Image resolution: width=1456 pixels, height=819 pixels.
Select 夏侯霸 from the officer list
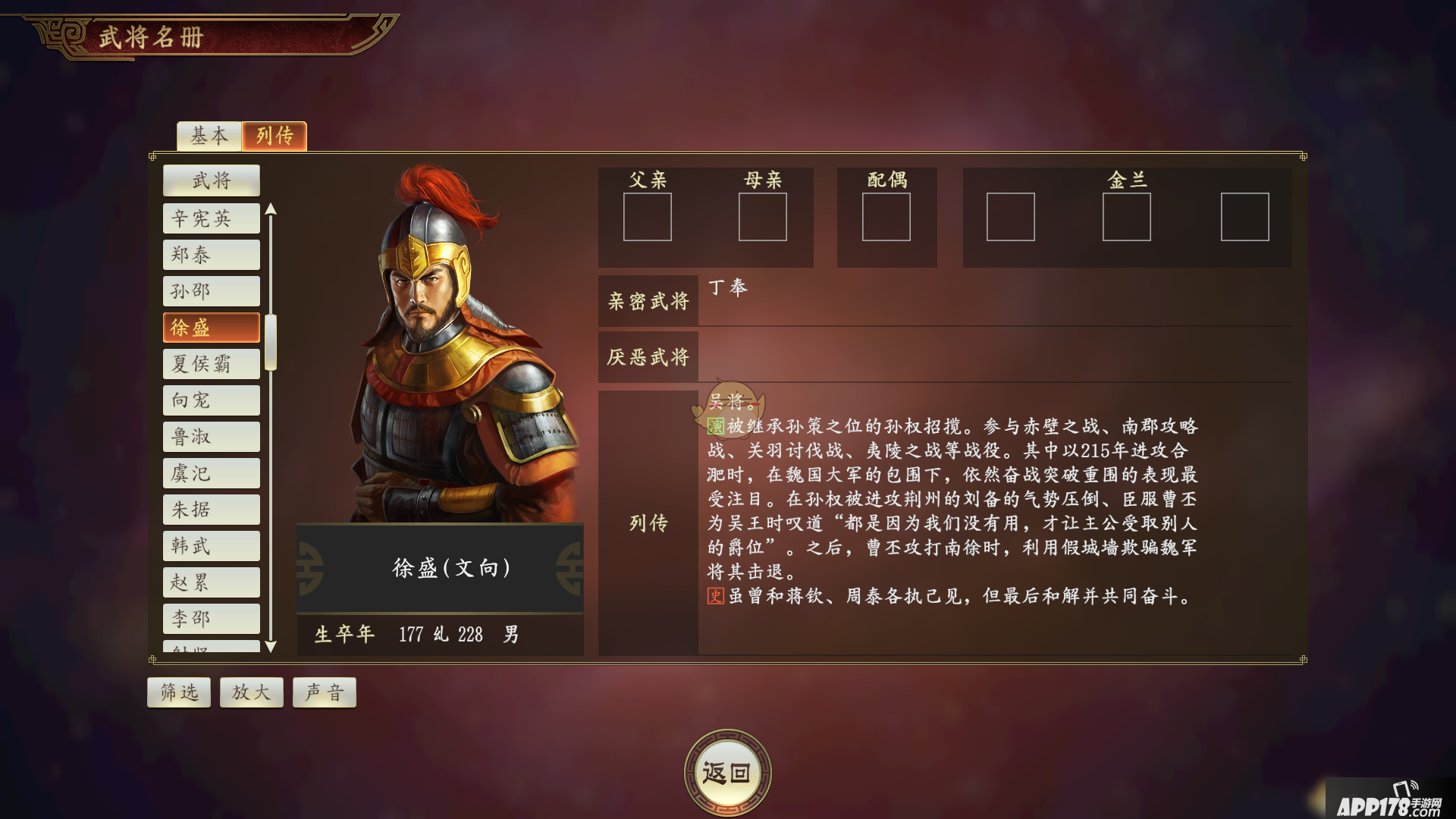pos(212,363)
